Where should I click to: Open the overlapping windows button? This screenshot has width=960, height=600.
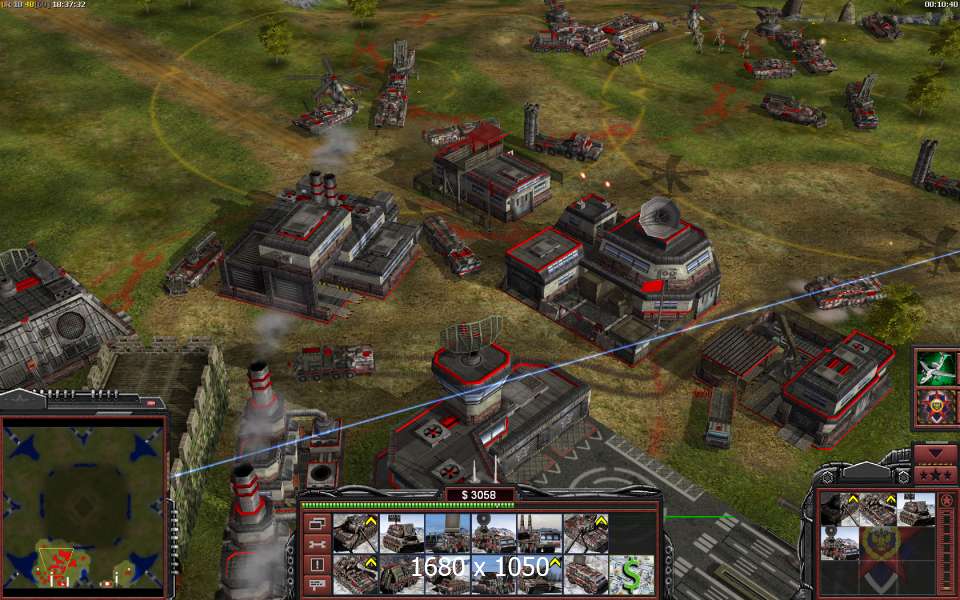318,523
